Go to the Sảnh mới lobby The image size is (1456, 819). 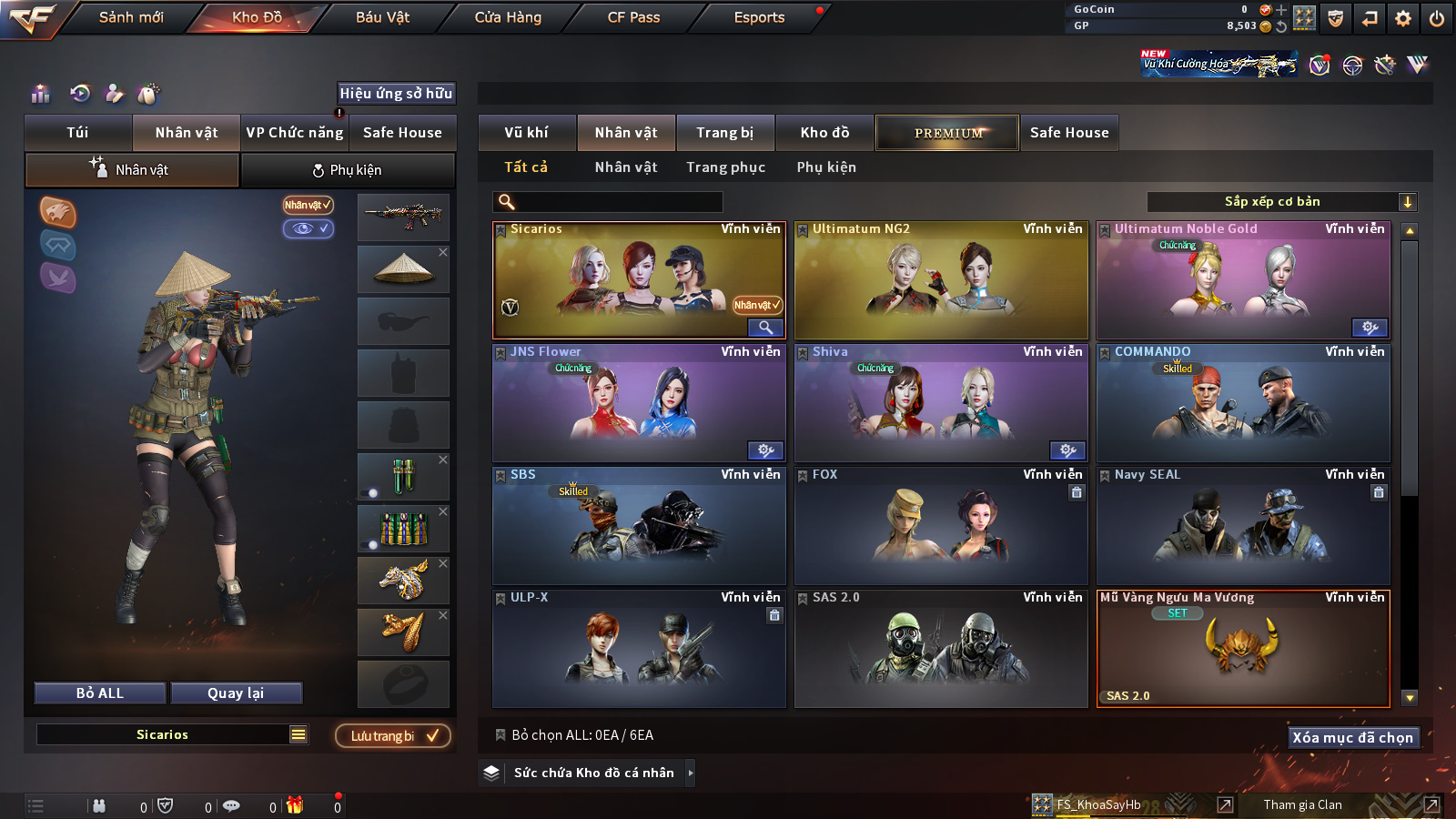tap(131, 17)
